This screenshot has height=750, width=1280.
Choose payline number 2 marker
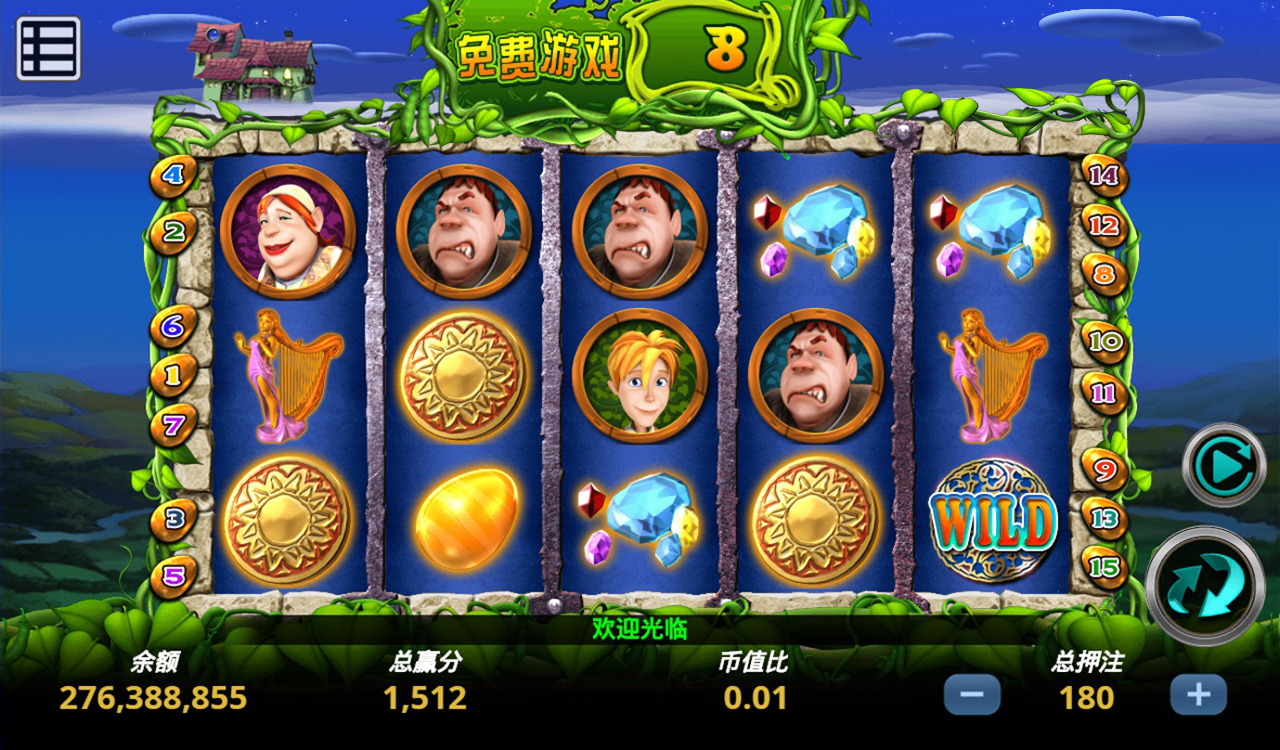(x=174, y=234)
